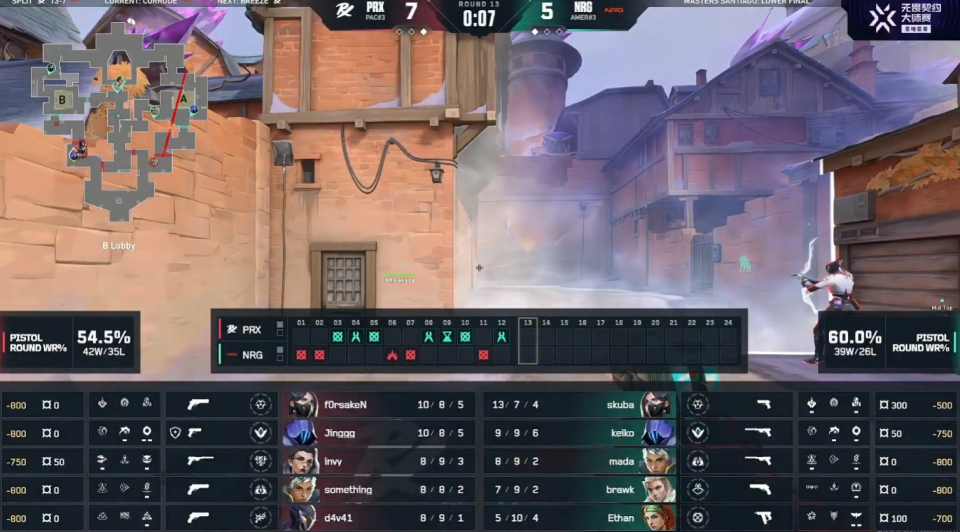The height and width of the screenshot is (532, 960).
Task: Select the player row for something
Action: (x=378, y=490)
